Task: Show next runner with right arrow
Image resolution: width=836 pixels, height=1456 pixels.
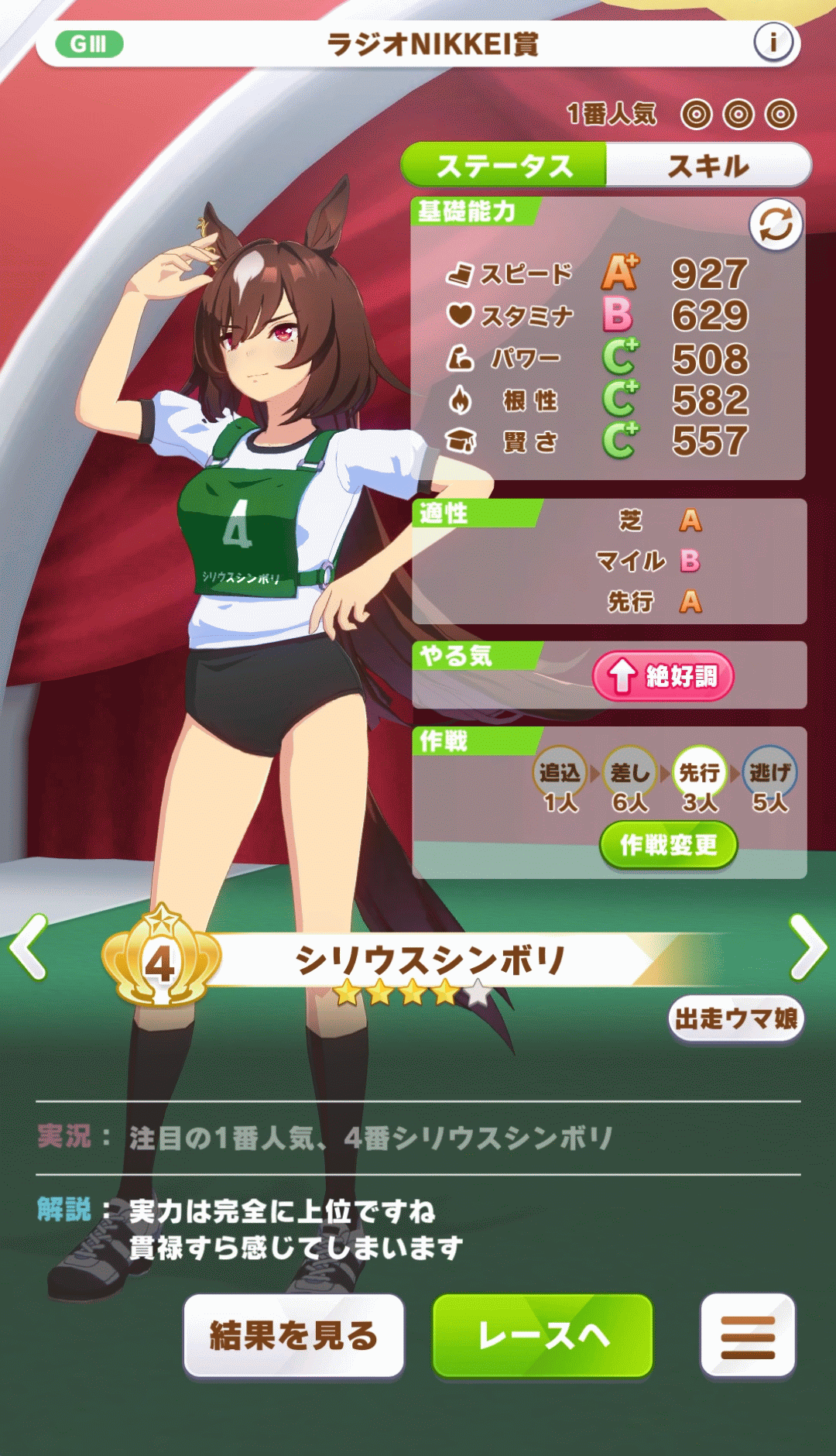Action: click(808, 946)
